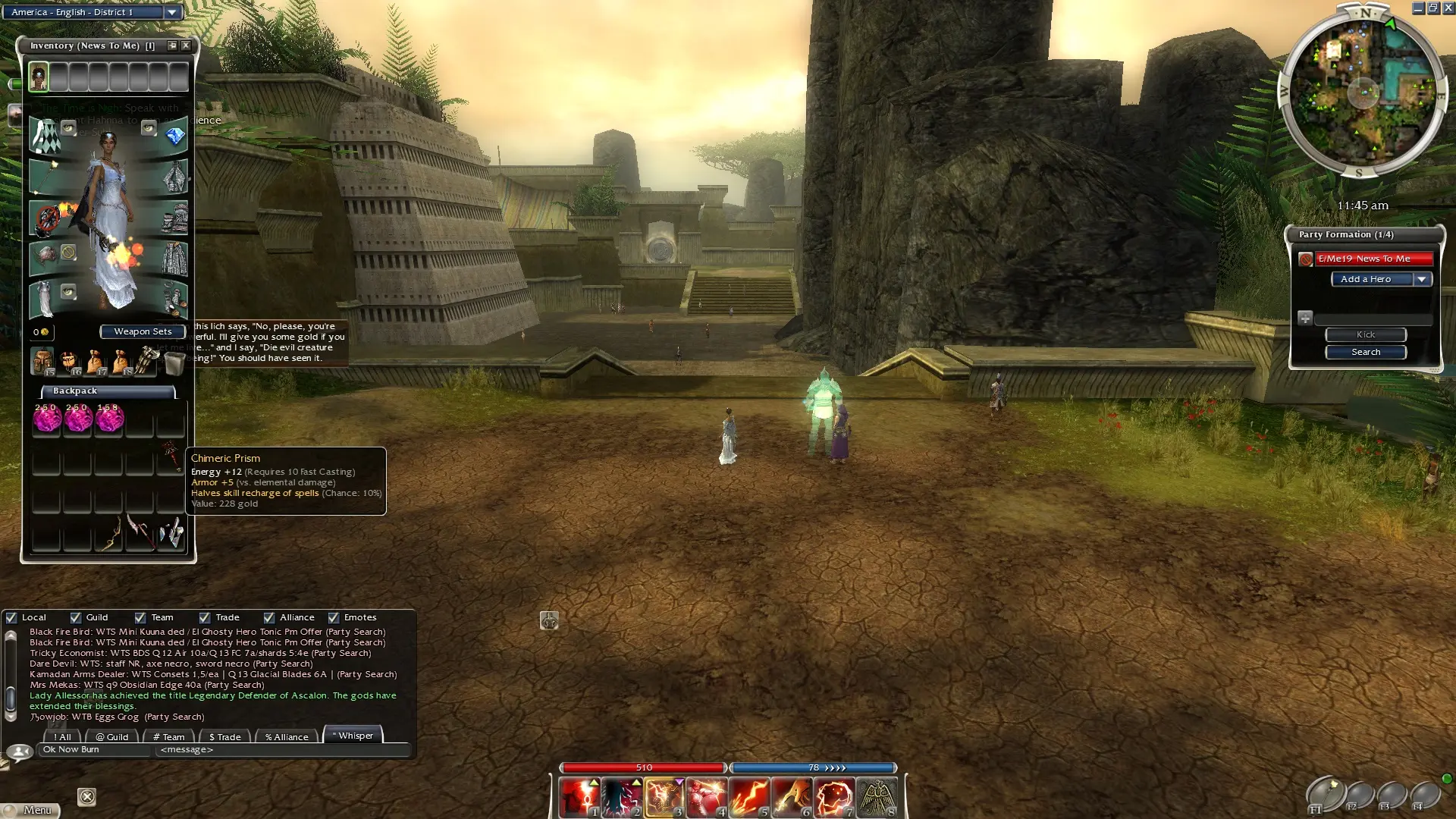Switch to the Whisper chat tab
Viewport: 1456px width, 819px height.
click(353, 736)
